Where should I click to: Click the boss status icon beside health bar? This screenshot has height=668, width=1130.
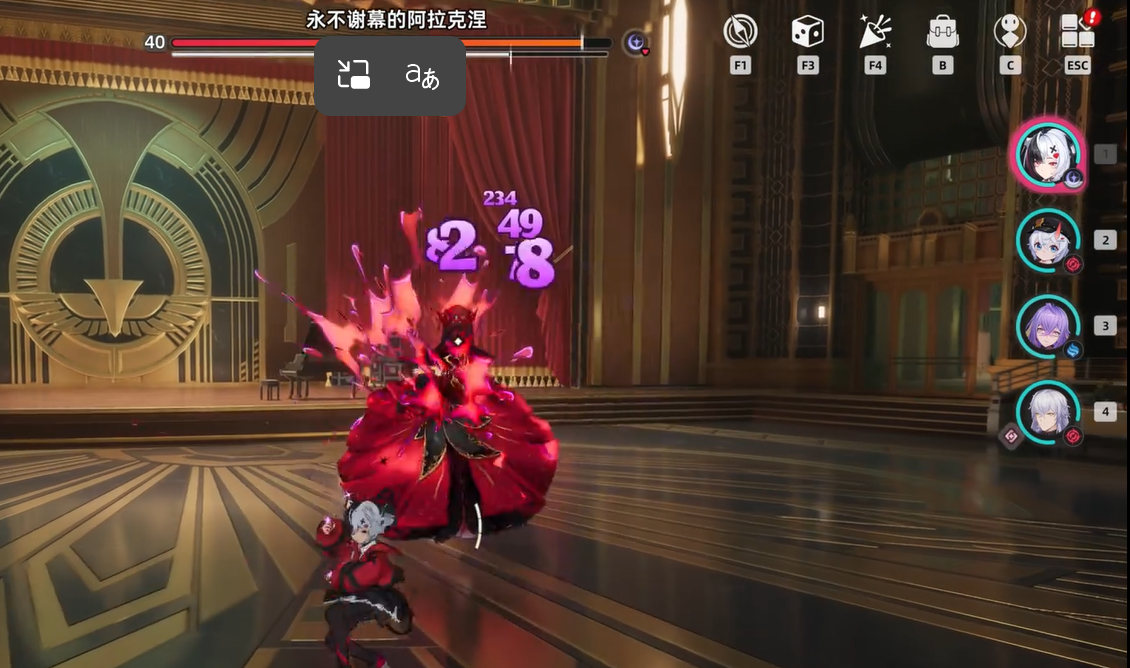(x=635, y=43)
